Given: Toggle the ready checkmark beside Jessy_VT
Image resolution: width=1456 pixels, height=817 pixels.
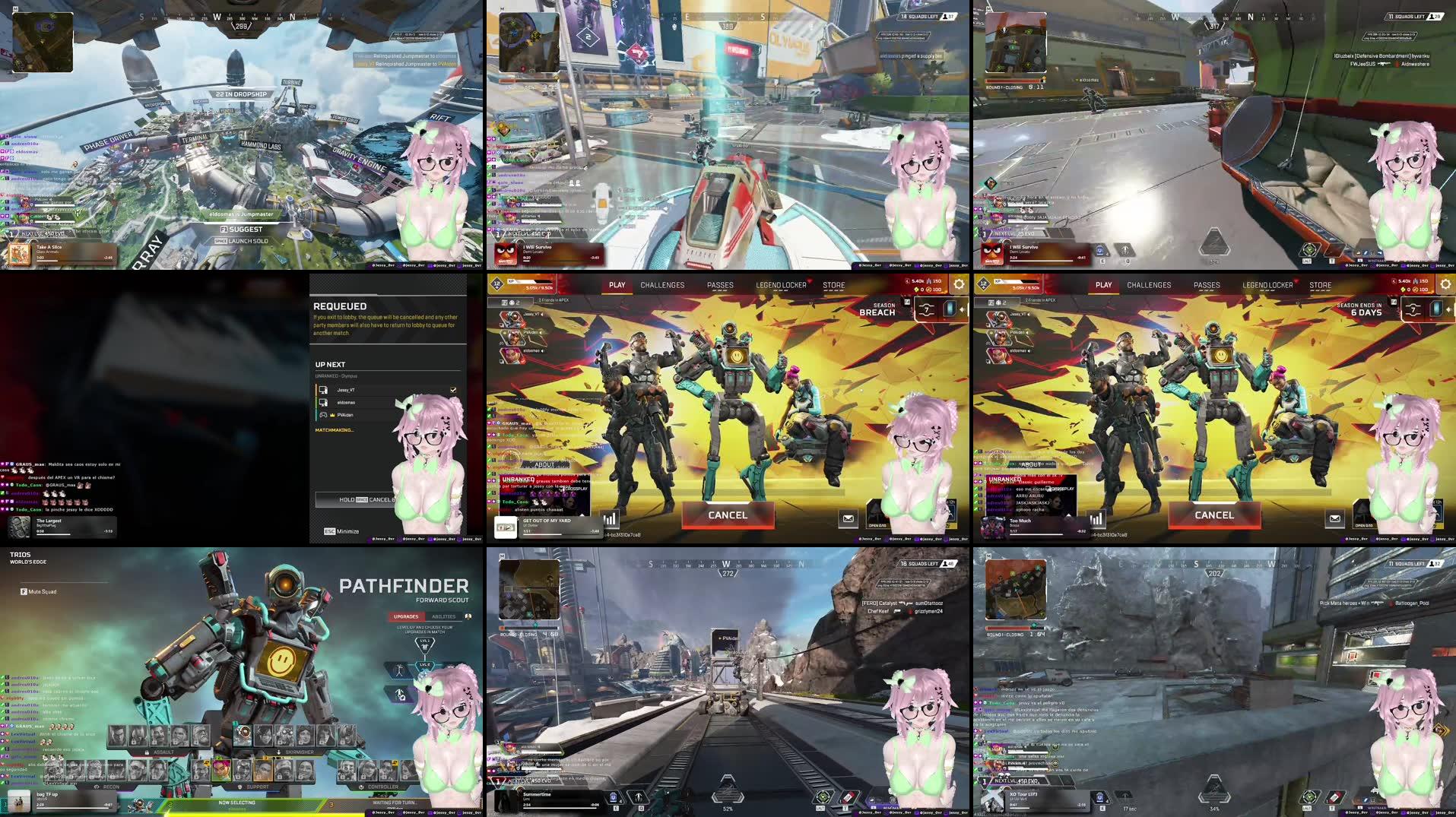Looking at the screenshot, I should (453, 390).
